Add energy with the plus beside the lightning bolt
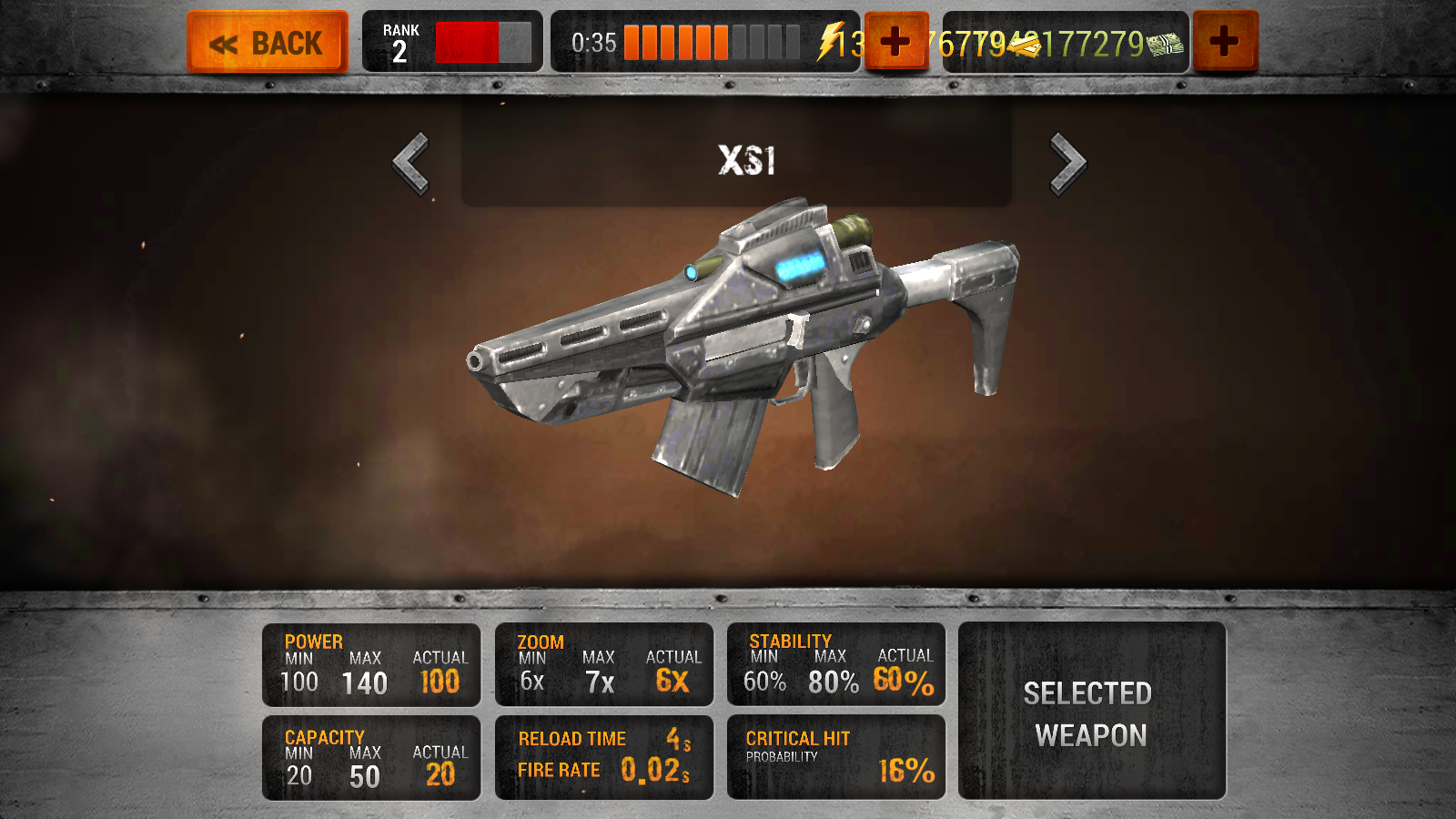The image size is (1456, 819). 895,41
